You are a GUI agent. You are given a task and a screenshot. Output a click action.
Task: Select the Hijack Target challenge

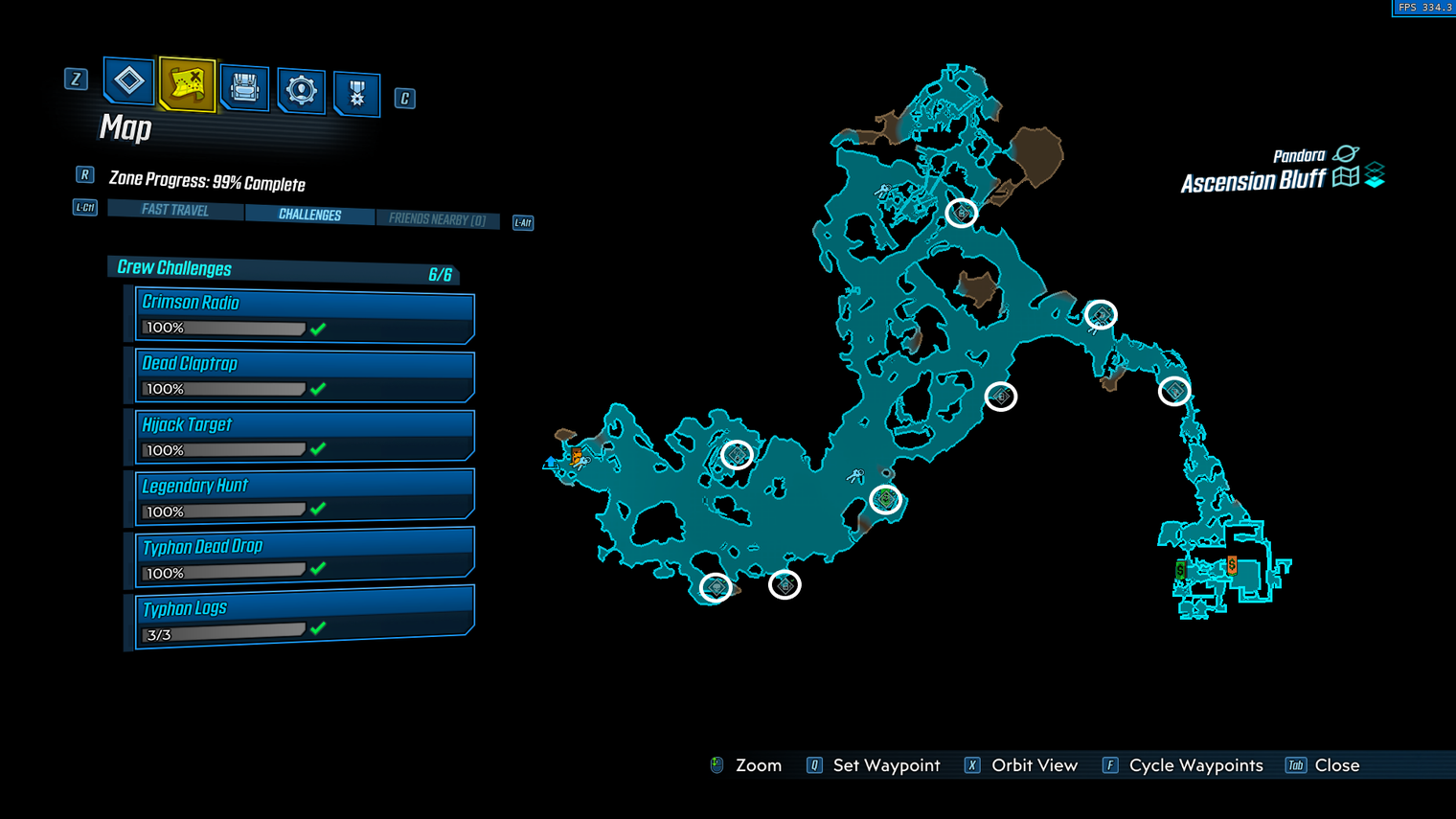pos(304,437)
